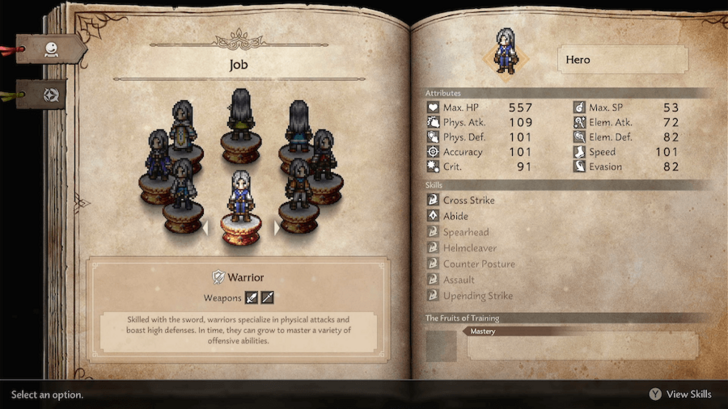Click the Helmcleaver skill entry
This screenshot has height=409, width=728.
[469, 248]
